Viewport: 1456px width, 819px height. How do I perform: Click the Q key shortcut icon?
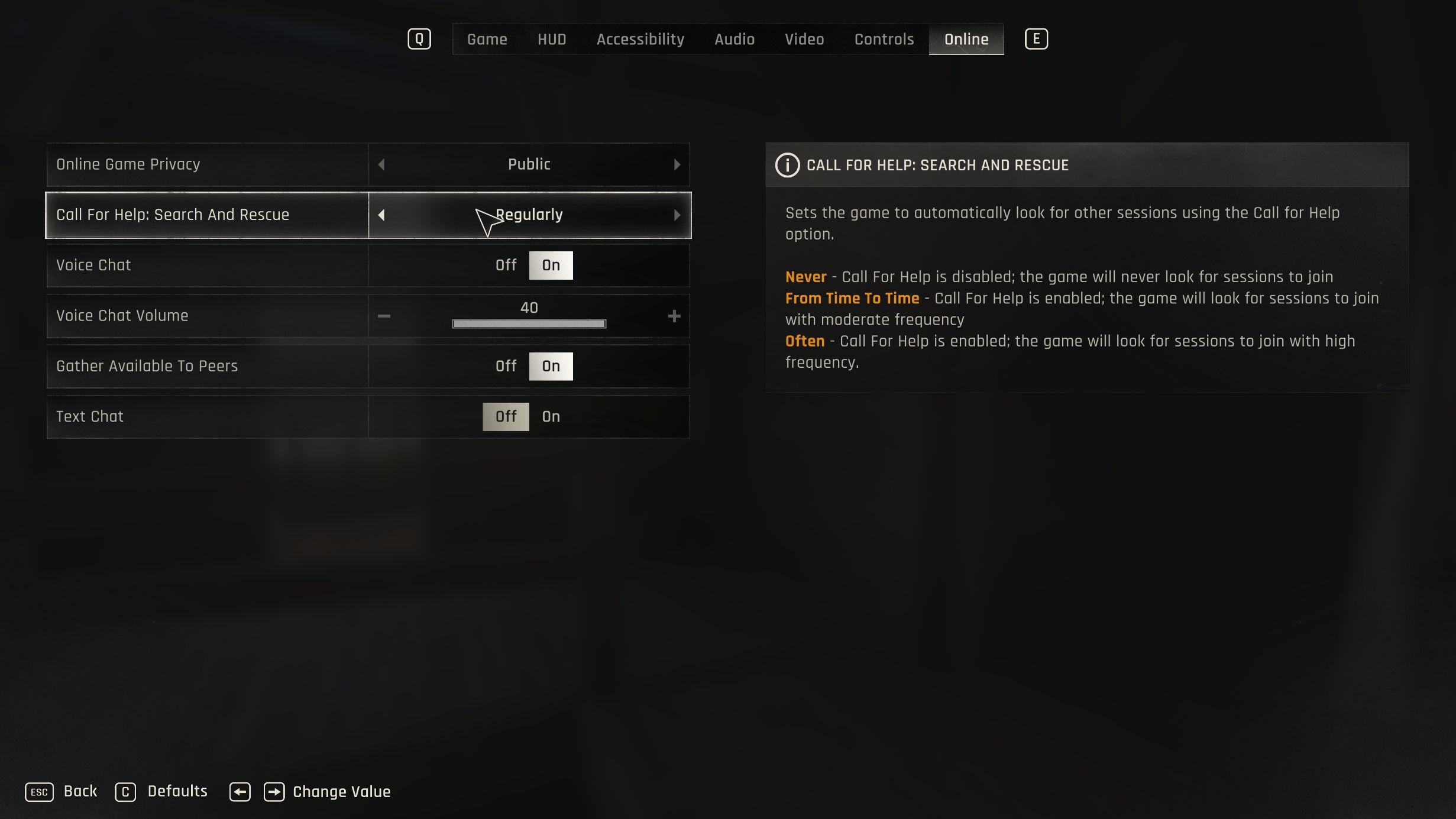[x=419, y=38]
